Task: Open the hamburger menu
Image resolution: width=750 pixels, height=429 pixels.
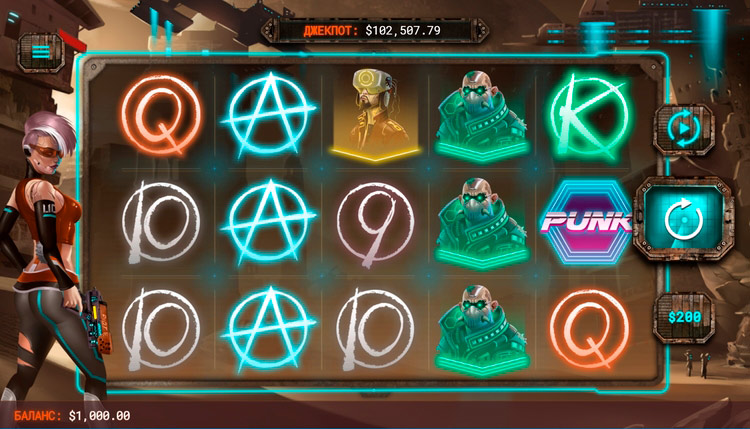Action: click(40, 50)
